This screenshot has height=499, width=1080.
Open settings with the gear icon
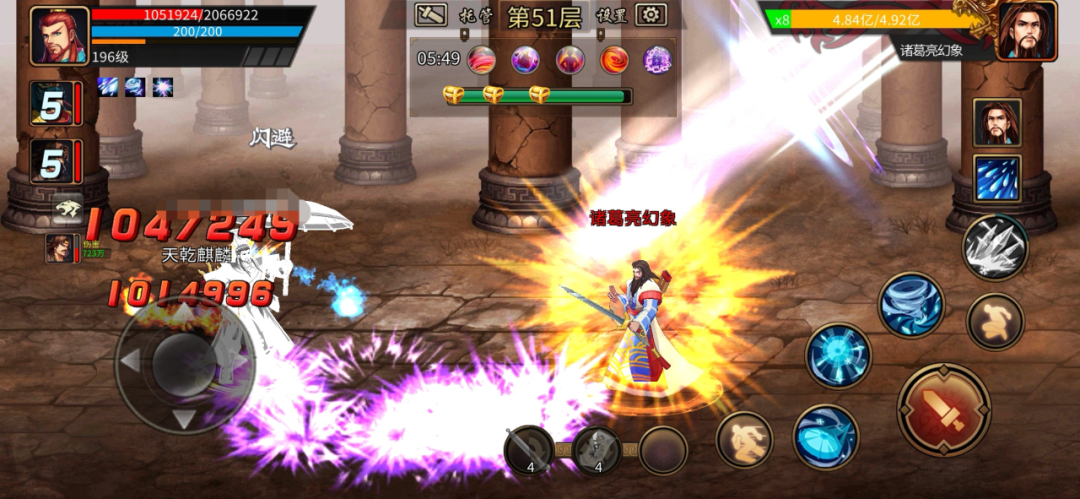tap(652, 15)
